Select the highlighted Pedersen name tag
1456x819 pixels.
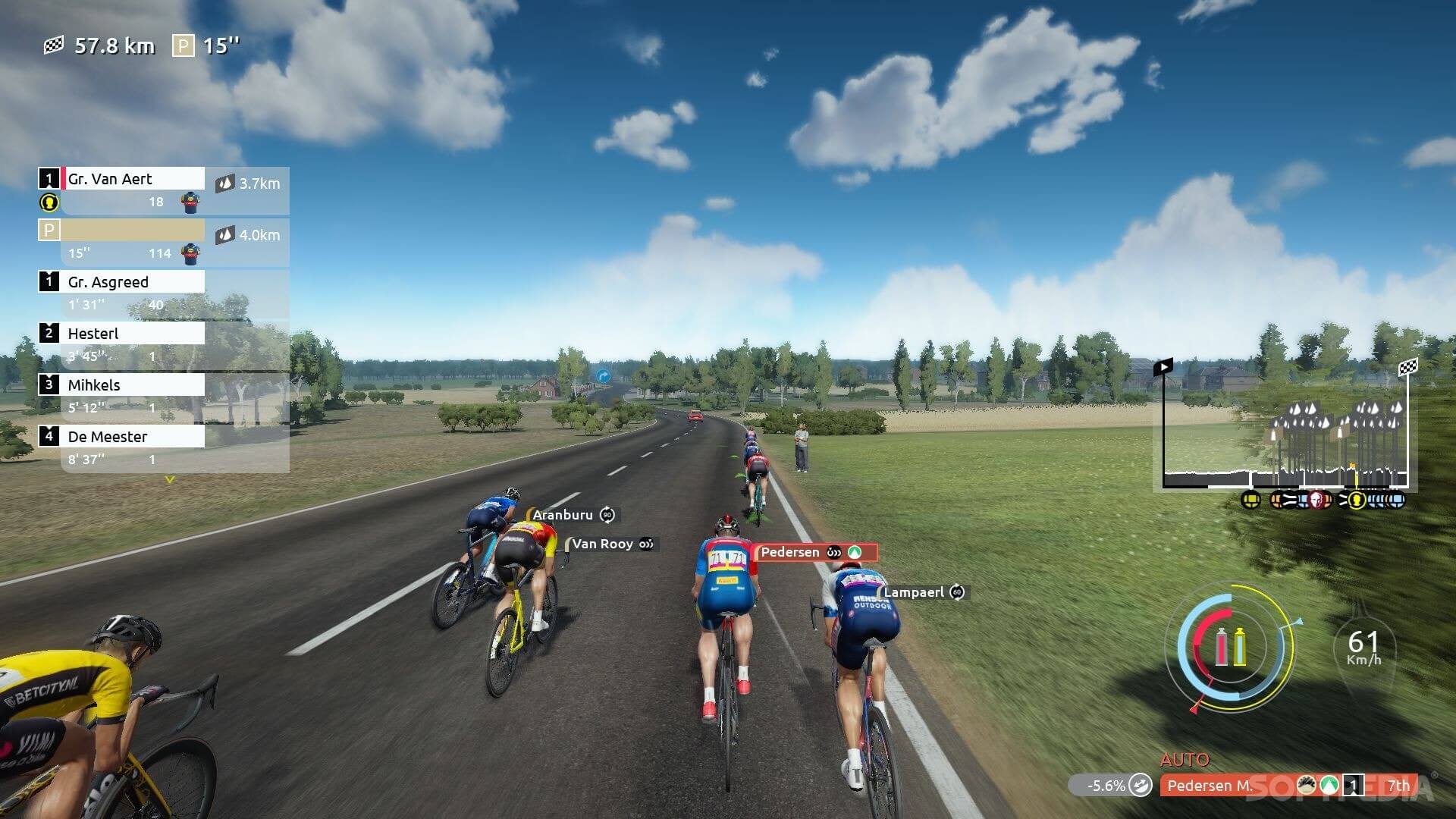click(x=791, y=552)
